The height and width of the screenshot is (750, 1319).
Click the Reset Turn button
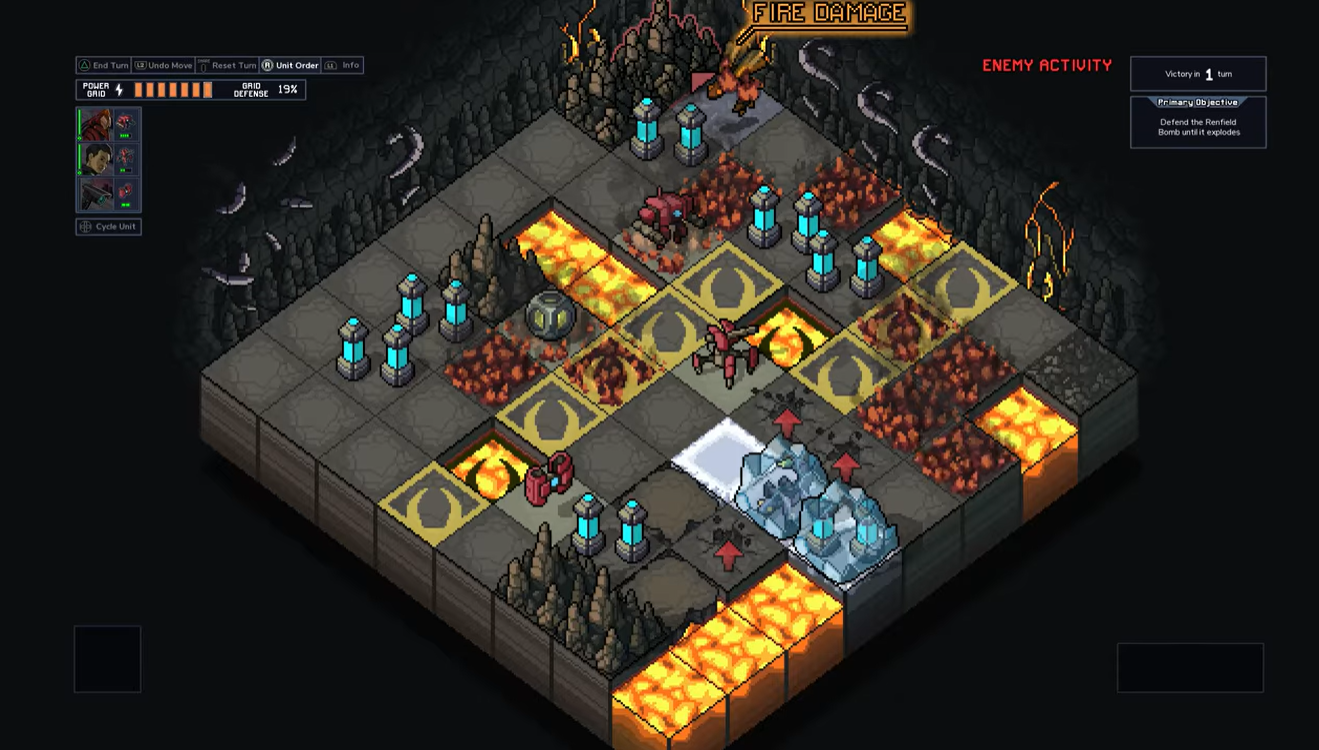click(227, 65)
